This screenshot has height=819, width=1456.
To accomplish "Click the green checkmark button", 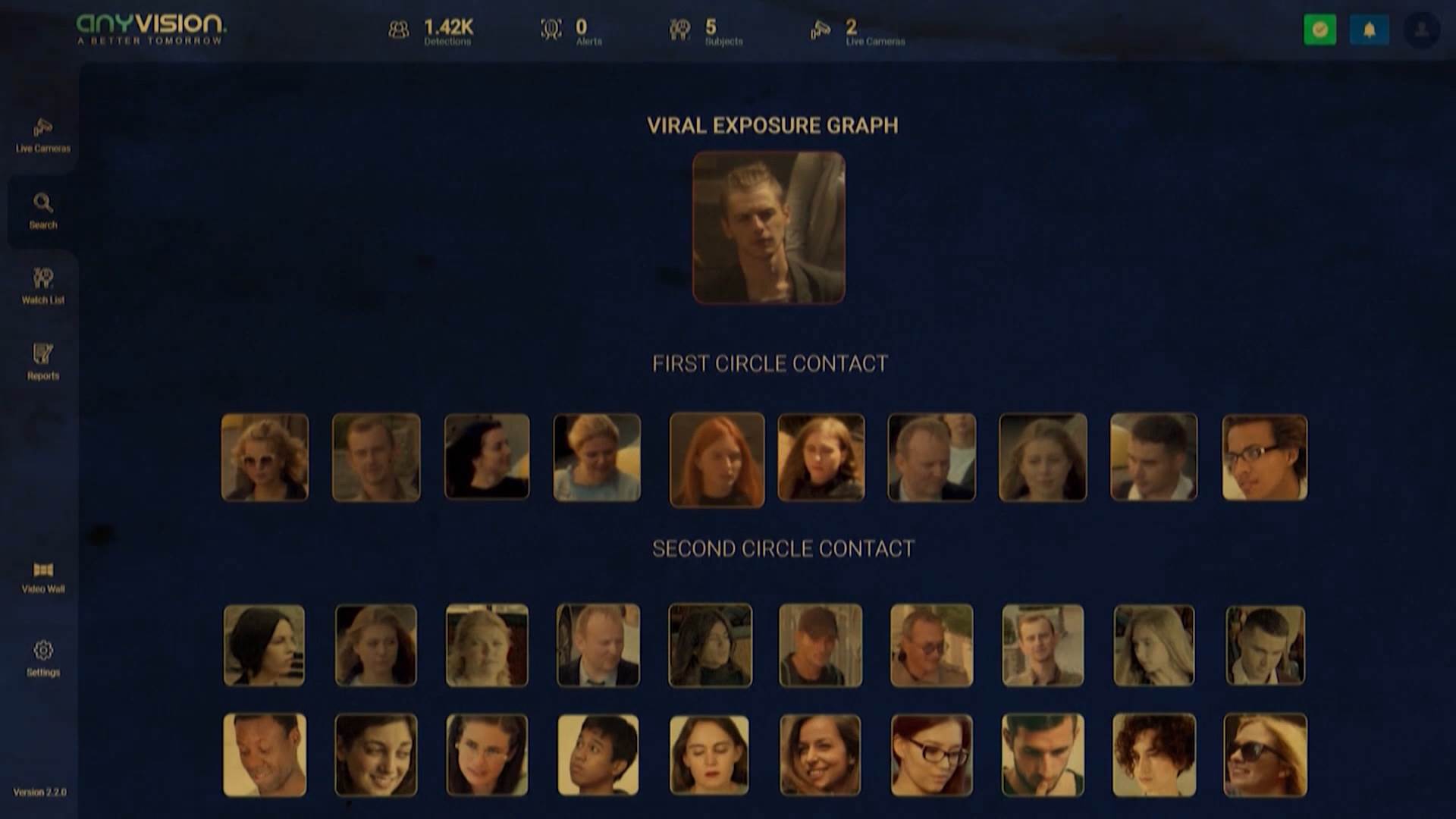I will coord(1319,30).
